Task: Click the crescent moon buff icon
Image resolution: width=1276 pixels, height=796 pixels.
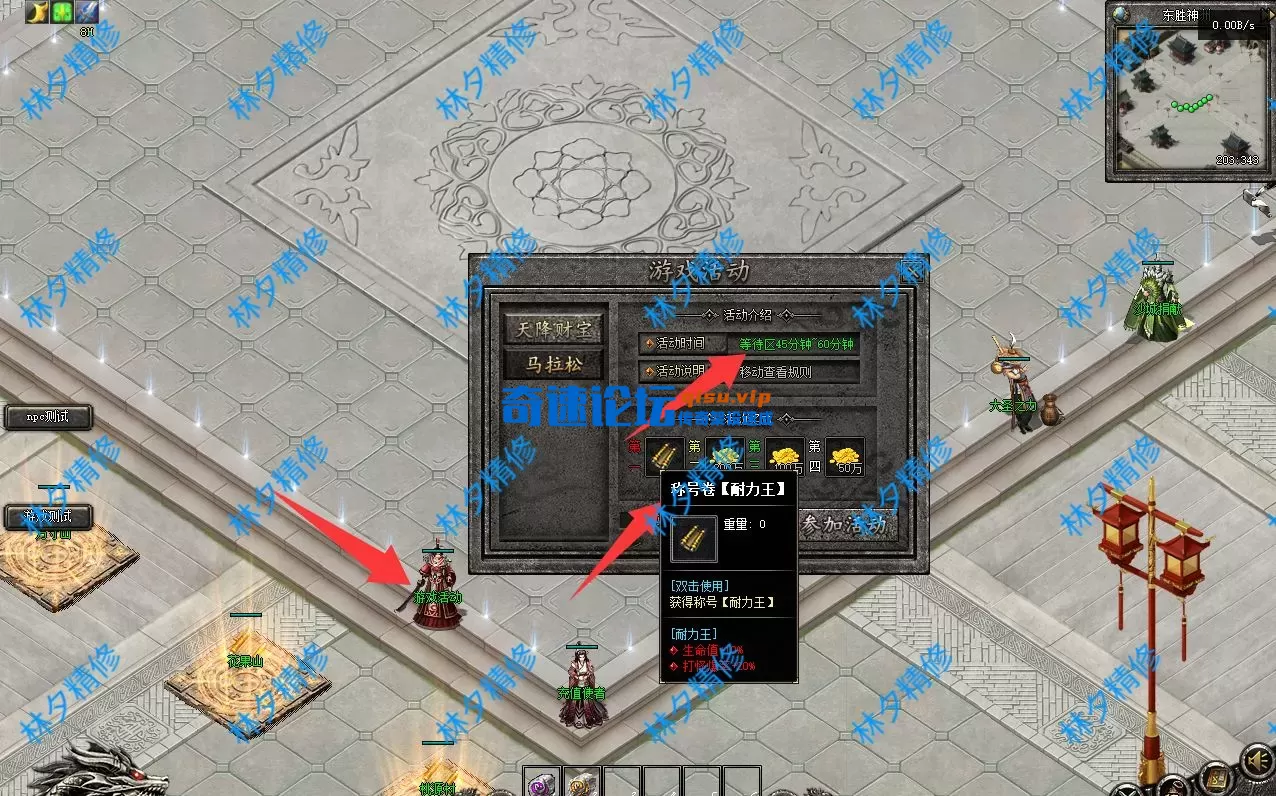Action: click(37, 12)
